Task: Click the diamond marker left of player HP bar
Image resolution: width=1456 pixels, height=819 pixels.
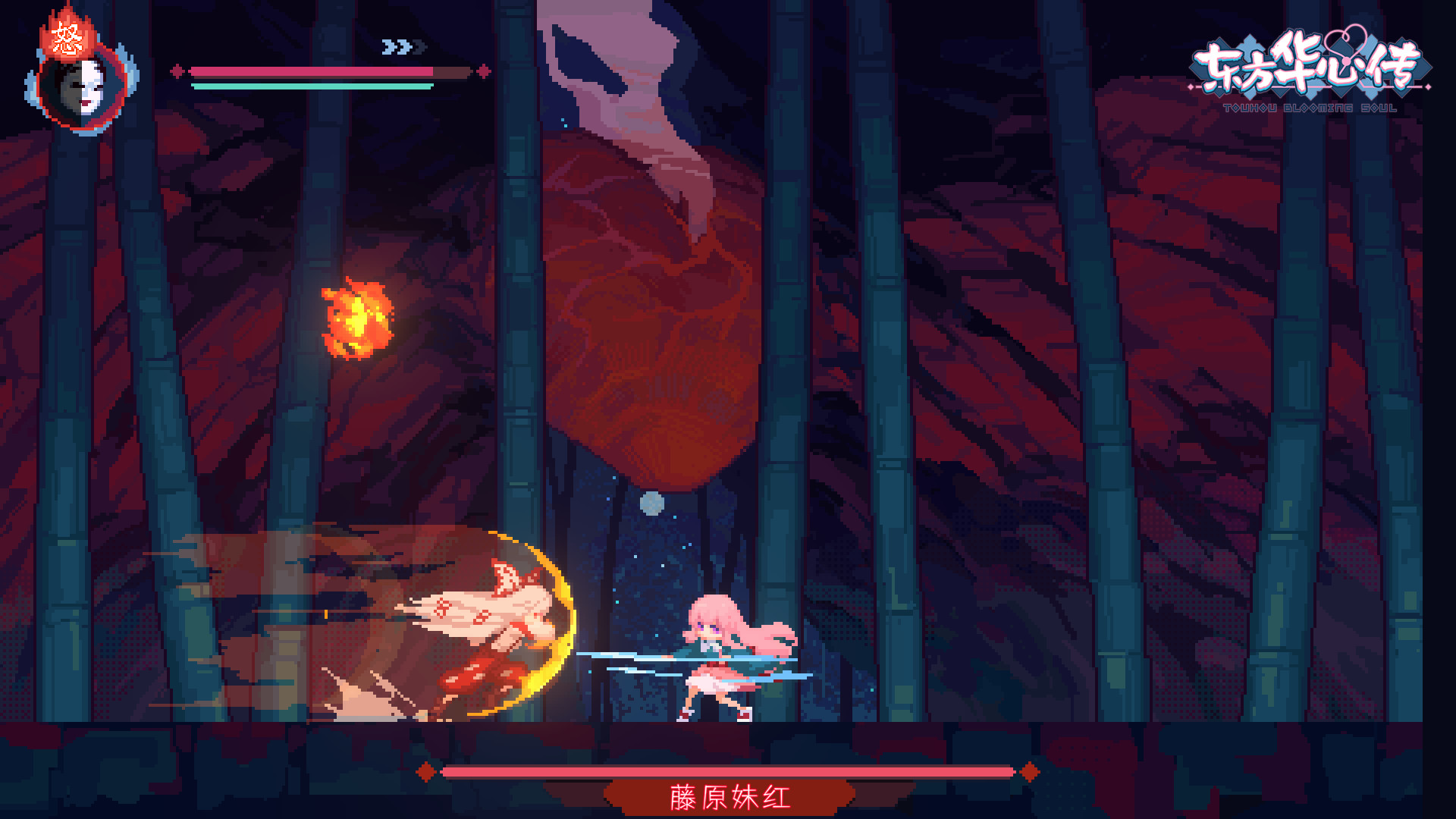Action: click(177, 71)
